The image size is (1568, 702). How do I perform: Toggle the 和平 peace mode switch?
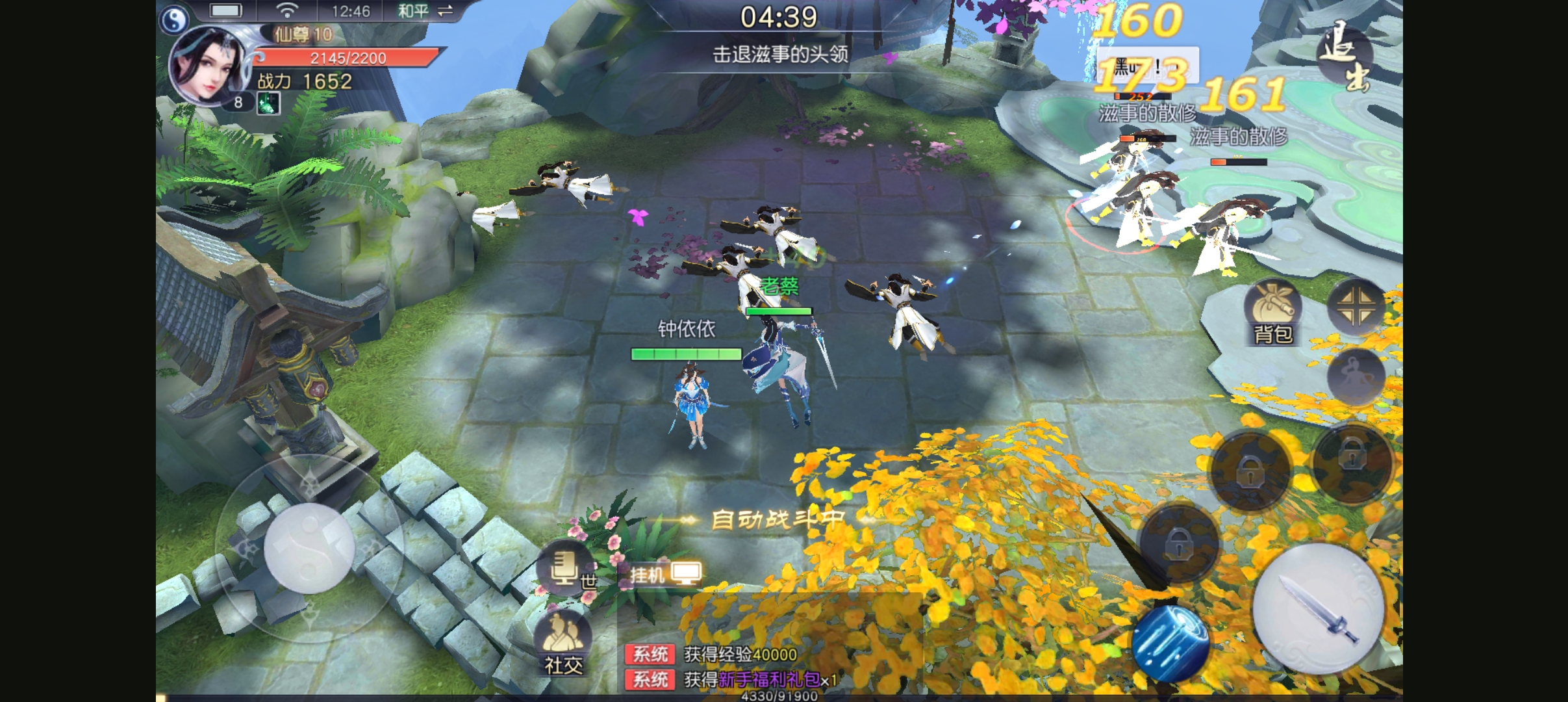[425, 11]
